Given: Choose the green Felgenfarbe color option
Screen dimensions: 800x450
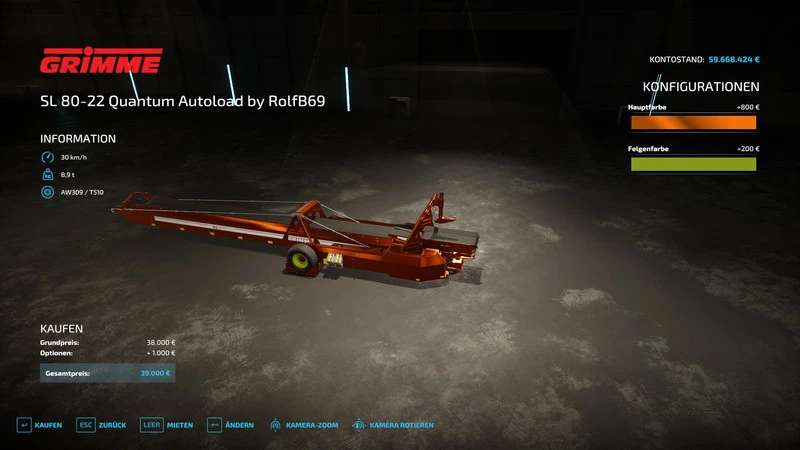Looking at the screenshot, I should [692, 164].
